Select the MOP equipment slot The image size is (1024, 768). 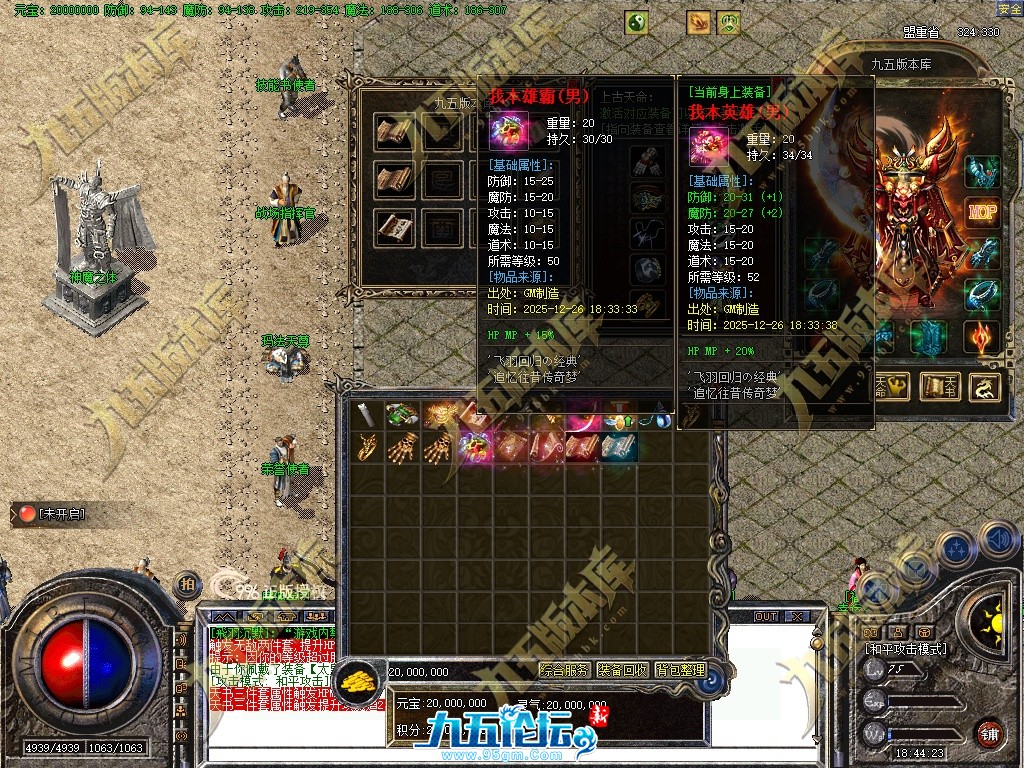click(982, 212)
